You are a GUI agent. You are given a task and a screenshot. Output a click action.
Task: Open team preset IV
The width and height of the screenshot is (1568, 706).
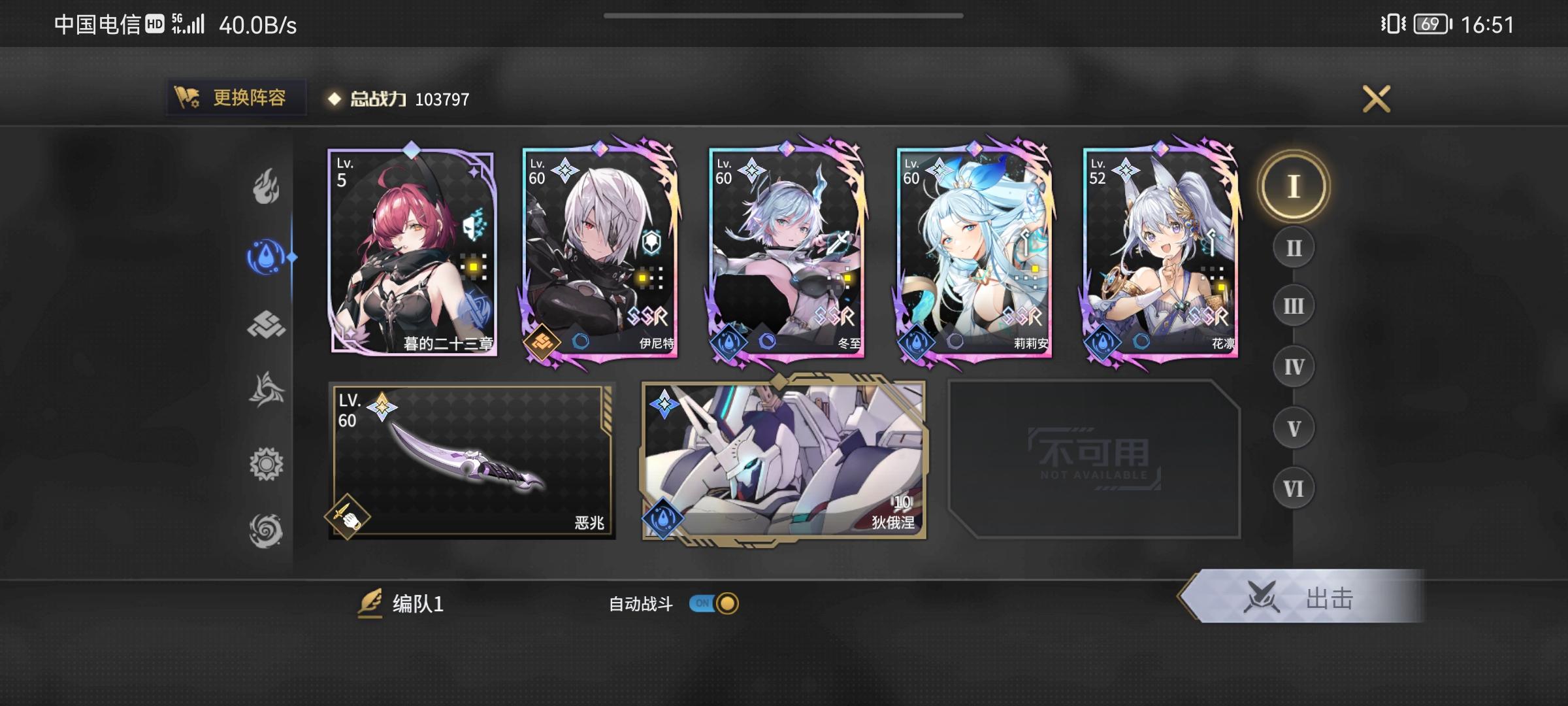(1292, 366)
